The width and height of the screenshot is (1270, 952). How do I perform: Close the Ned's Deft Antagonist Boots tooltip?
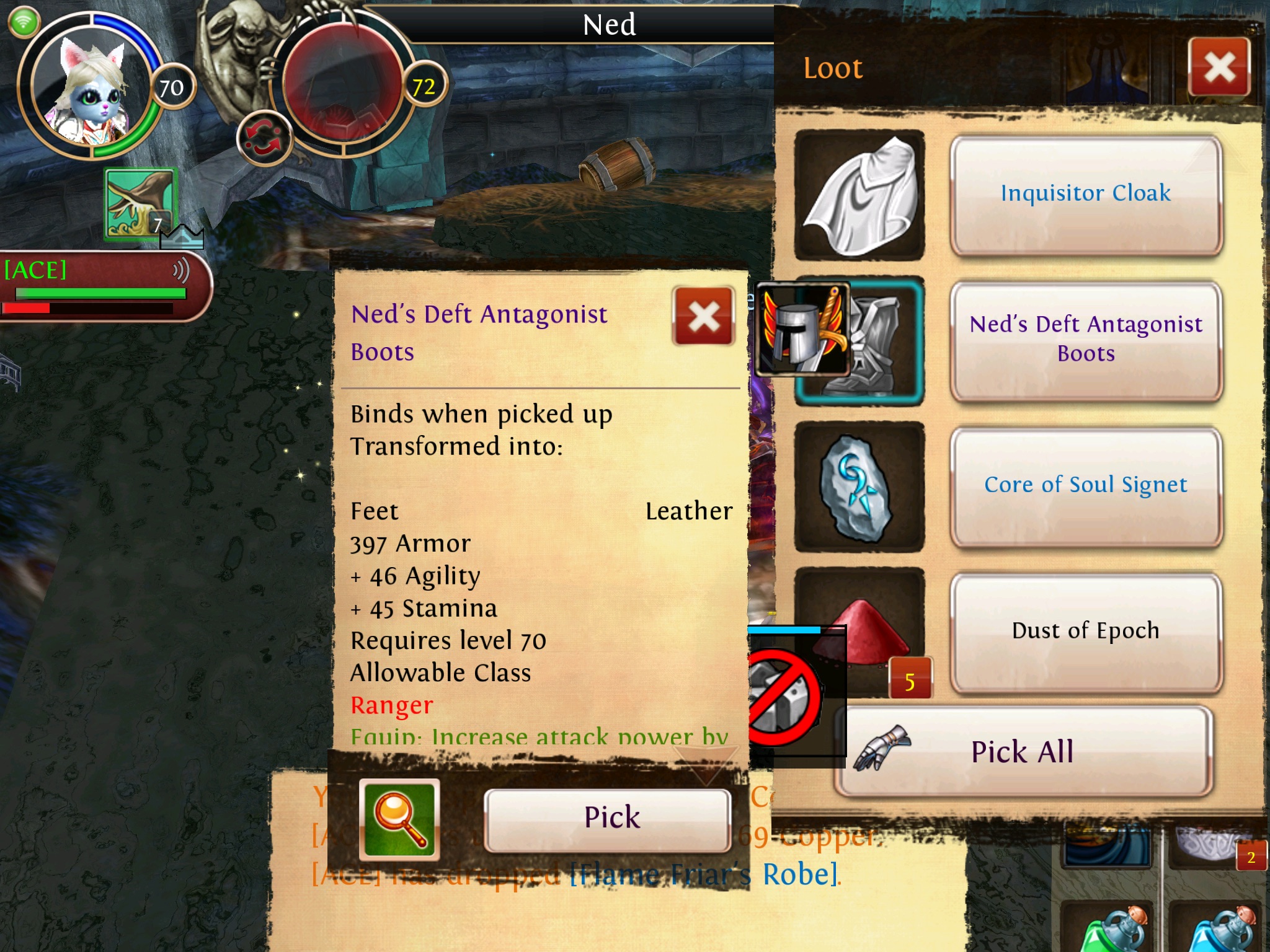(703, 316)
